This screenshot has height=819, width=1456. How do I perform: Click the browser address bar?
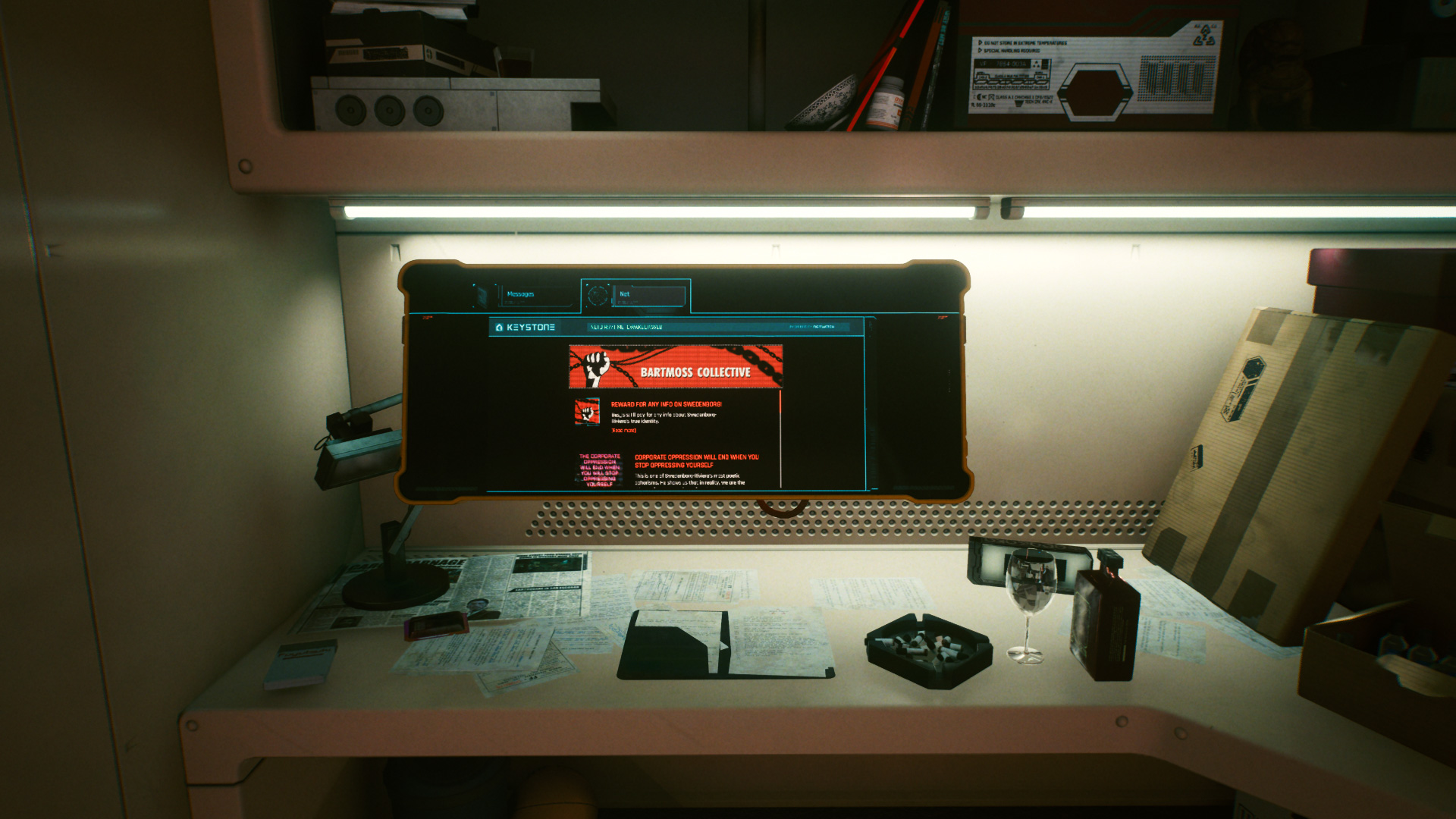coord(682,328)
